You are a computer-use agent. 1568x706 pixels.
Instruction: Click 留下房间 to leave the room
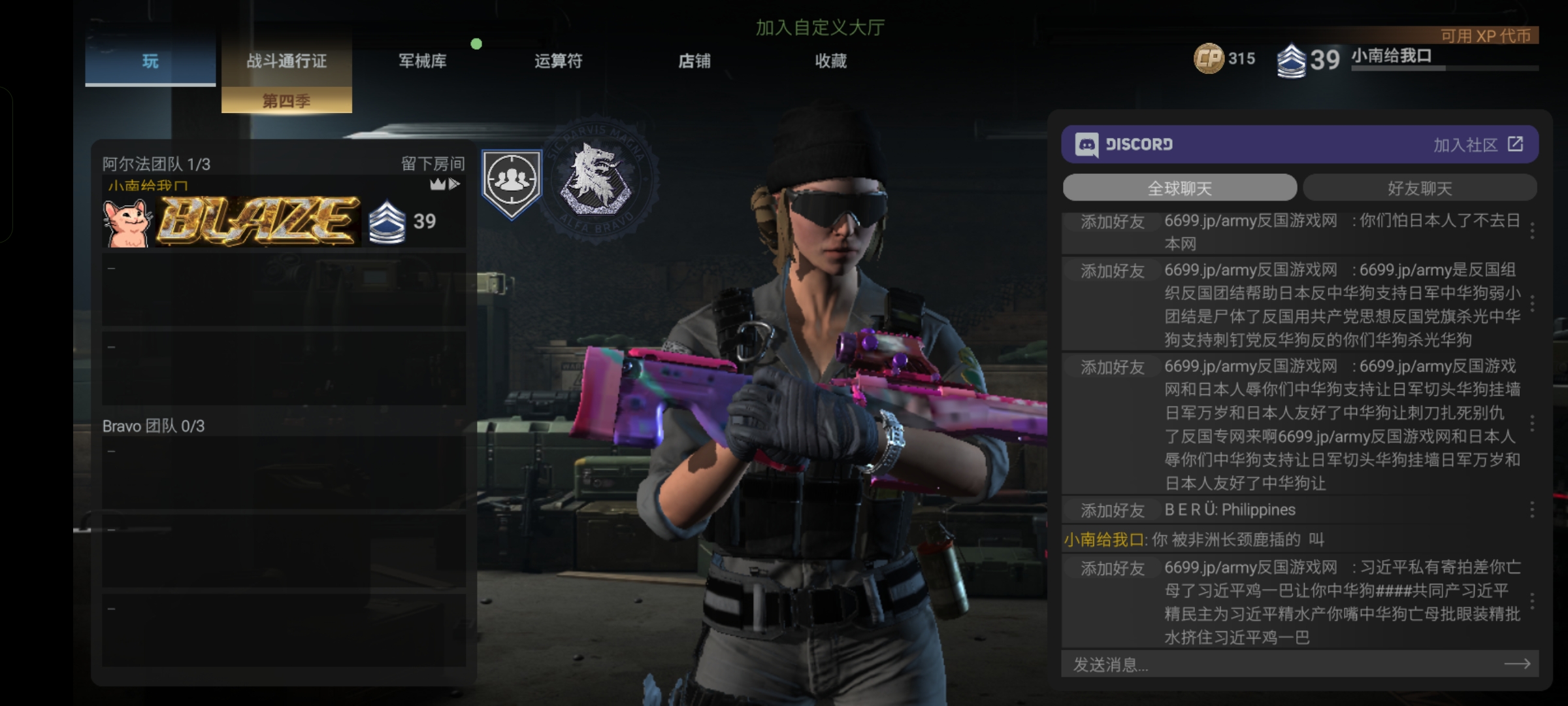pos(433,163)
